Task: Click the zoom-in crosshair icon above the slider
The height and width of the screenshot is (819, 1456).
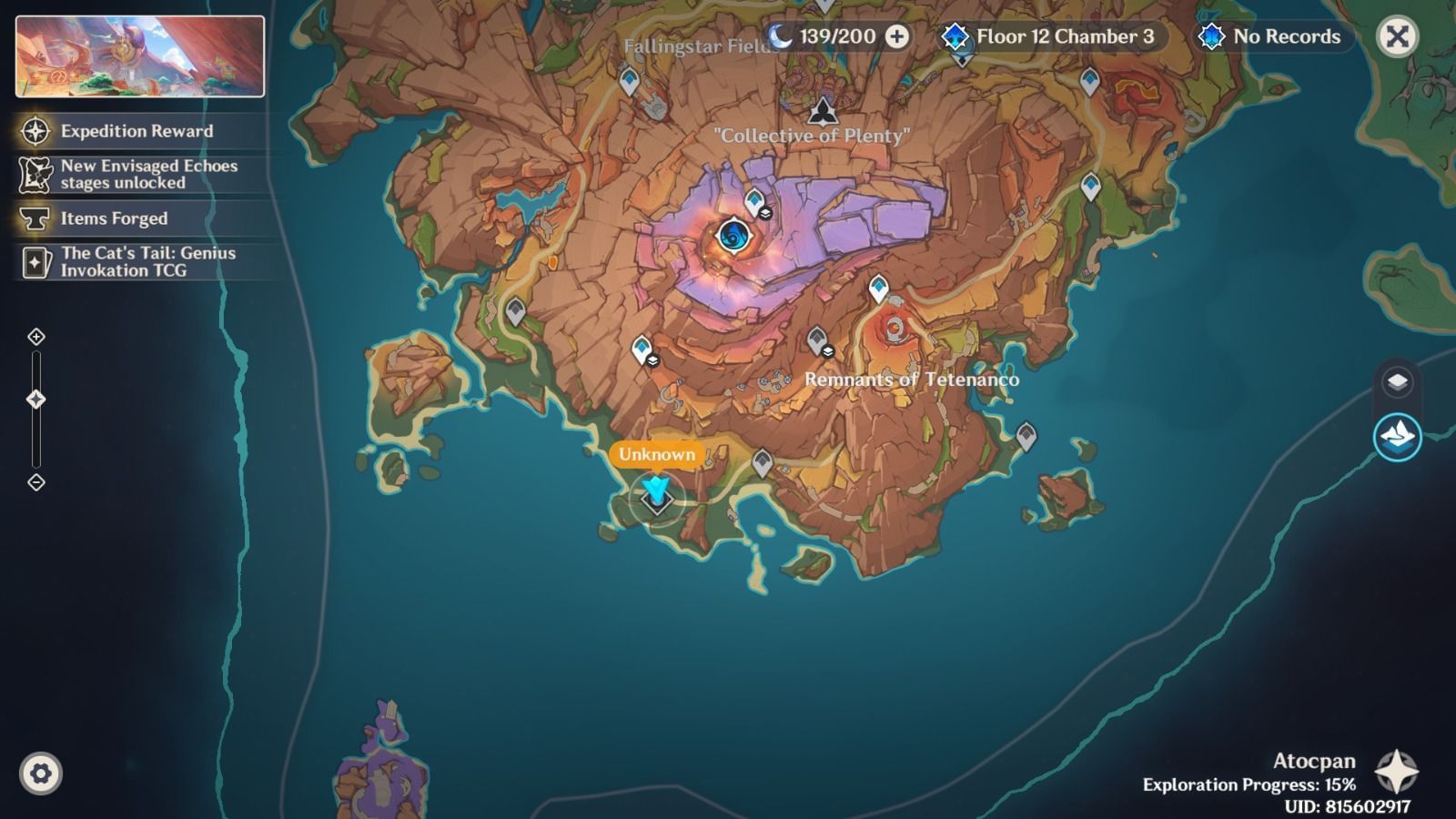Action: click(x=36, y=337)
